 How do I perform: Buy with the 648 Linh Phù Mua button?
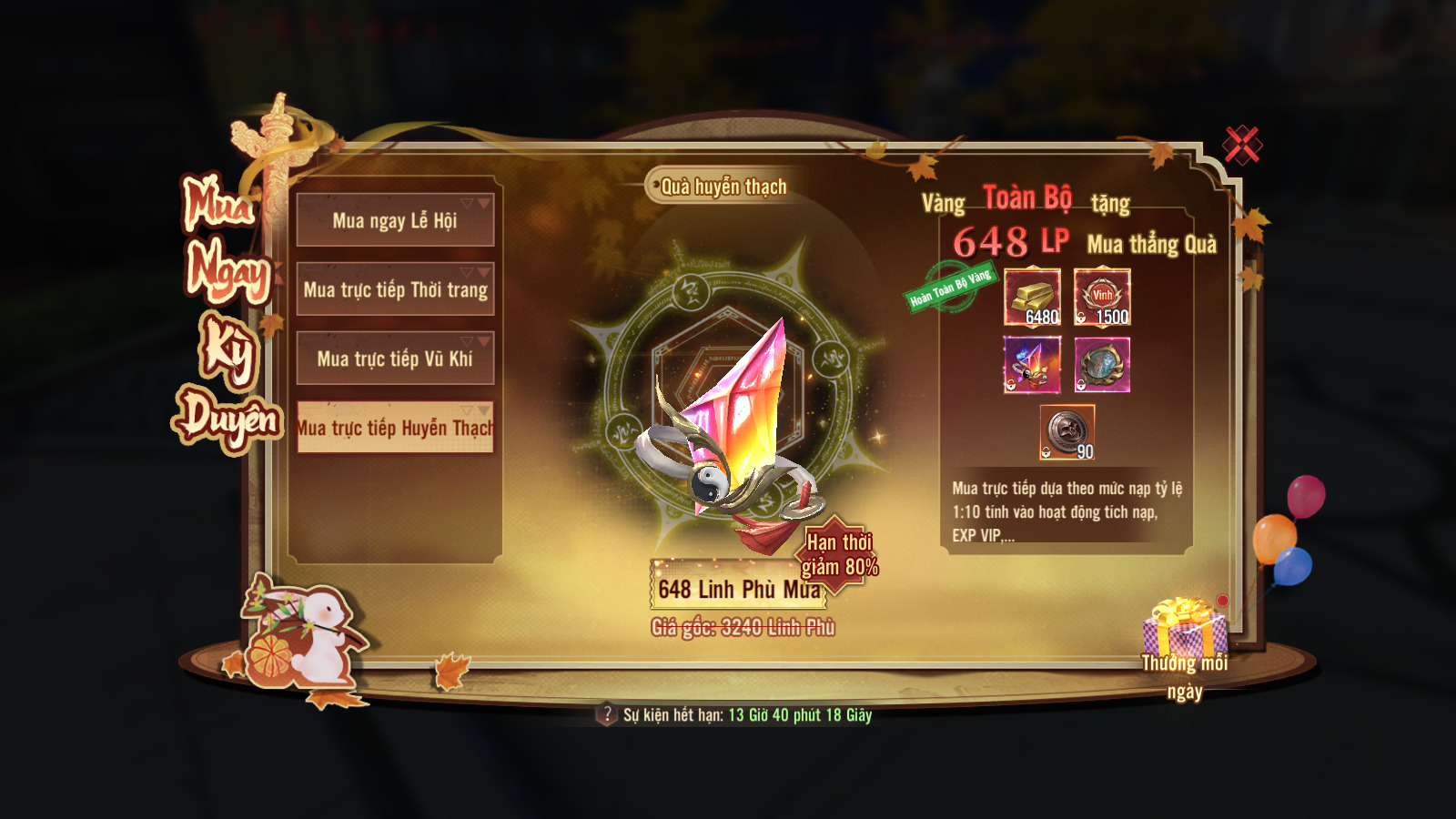737,589
